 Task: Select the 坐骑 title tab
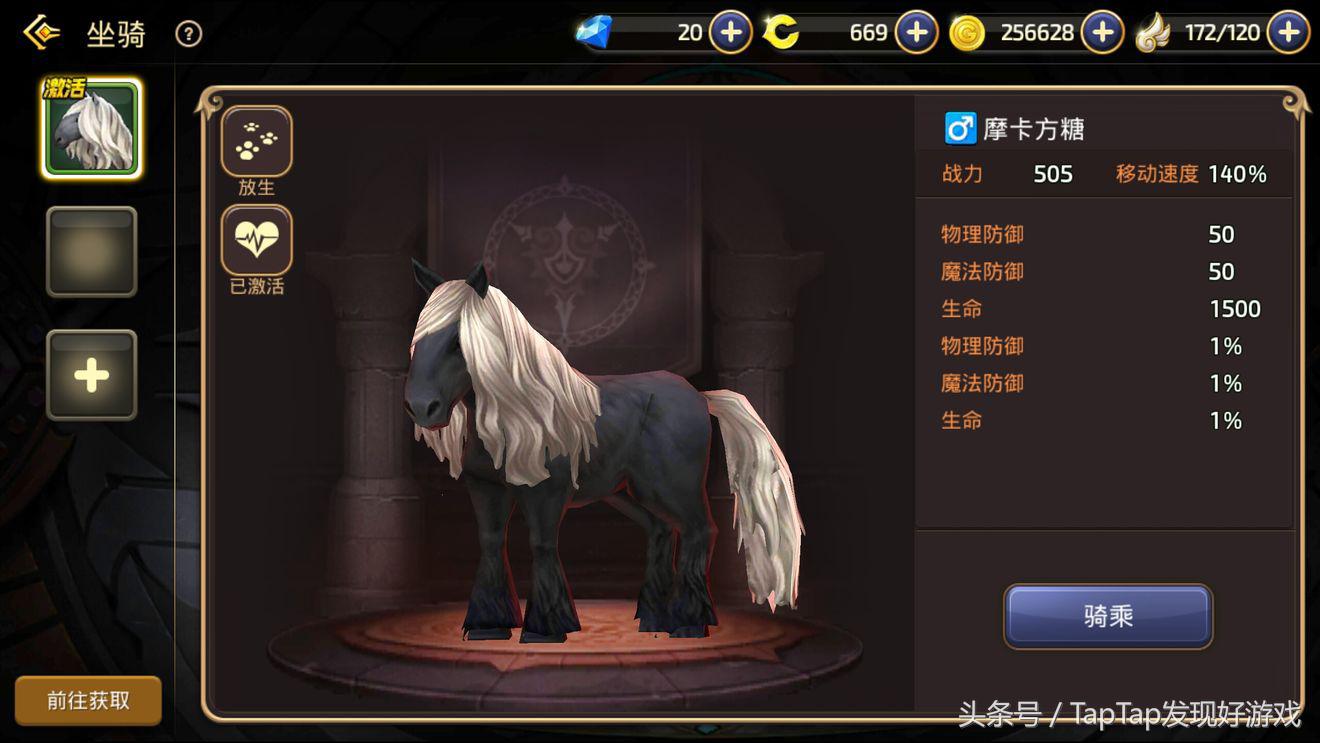(115, 33)
